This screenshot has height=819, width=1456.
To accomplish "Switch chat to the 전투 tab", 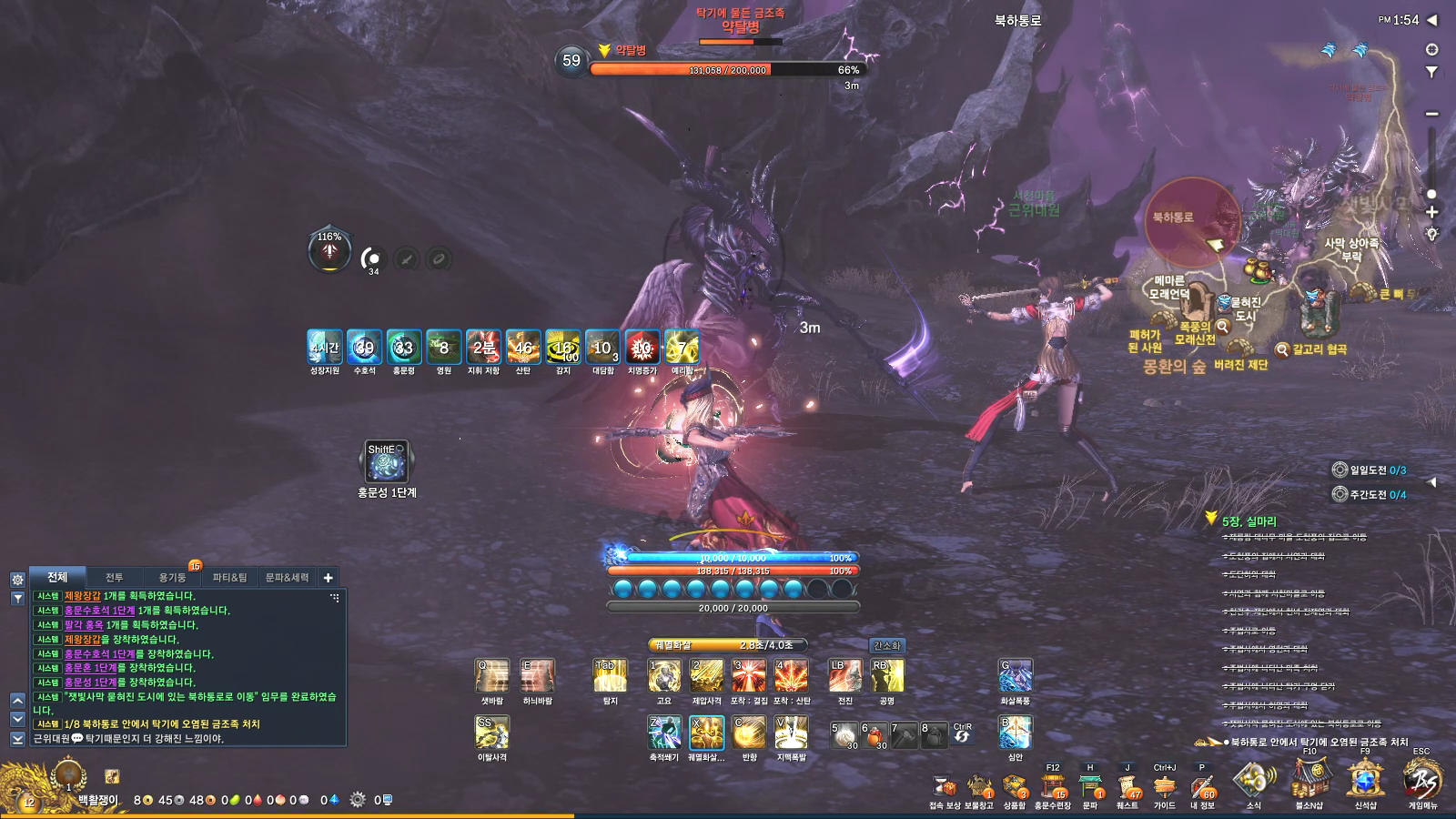I will point(114,577).
